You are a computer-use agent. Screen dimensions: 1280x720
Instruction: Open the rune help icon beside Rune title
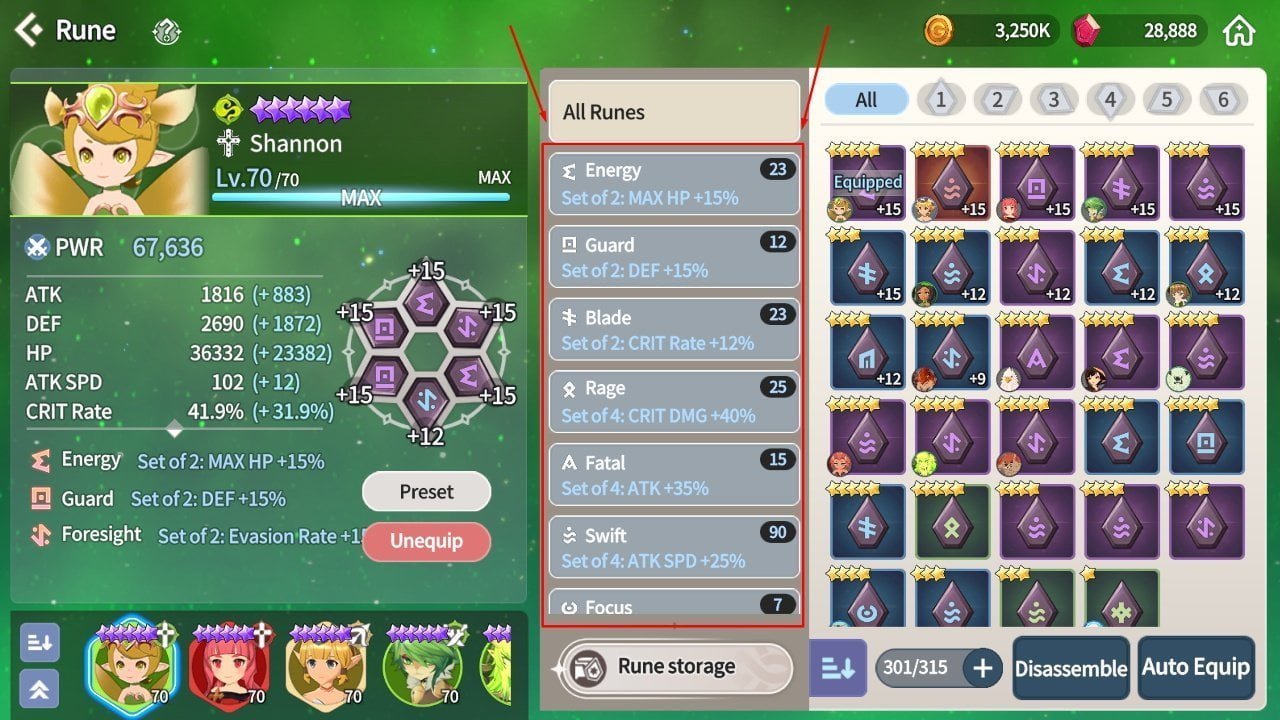[166, 31]
